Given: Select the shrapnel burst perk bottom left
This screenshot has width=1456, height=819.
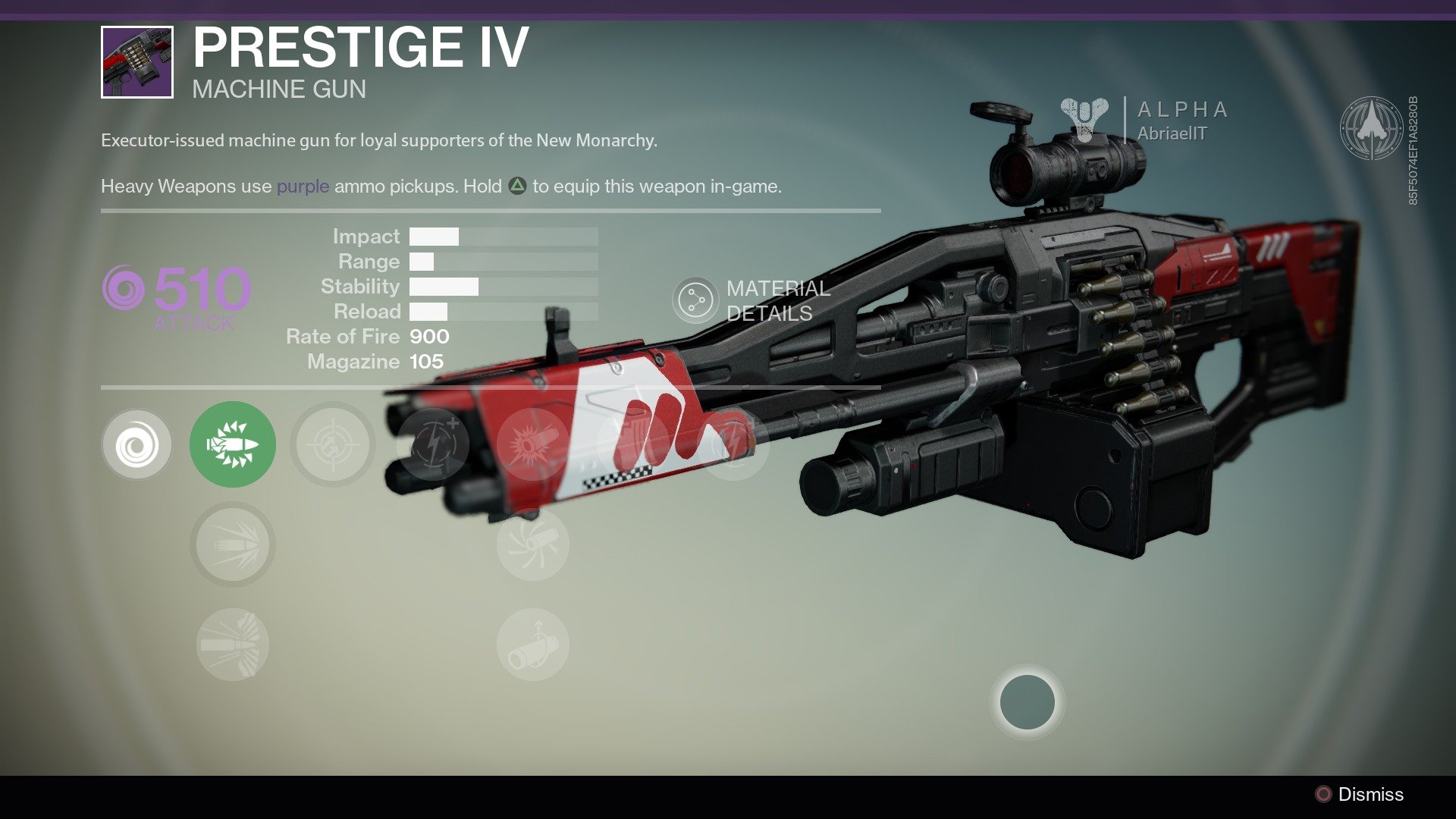Looking at the screenshot, I should tap(233, 643).
